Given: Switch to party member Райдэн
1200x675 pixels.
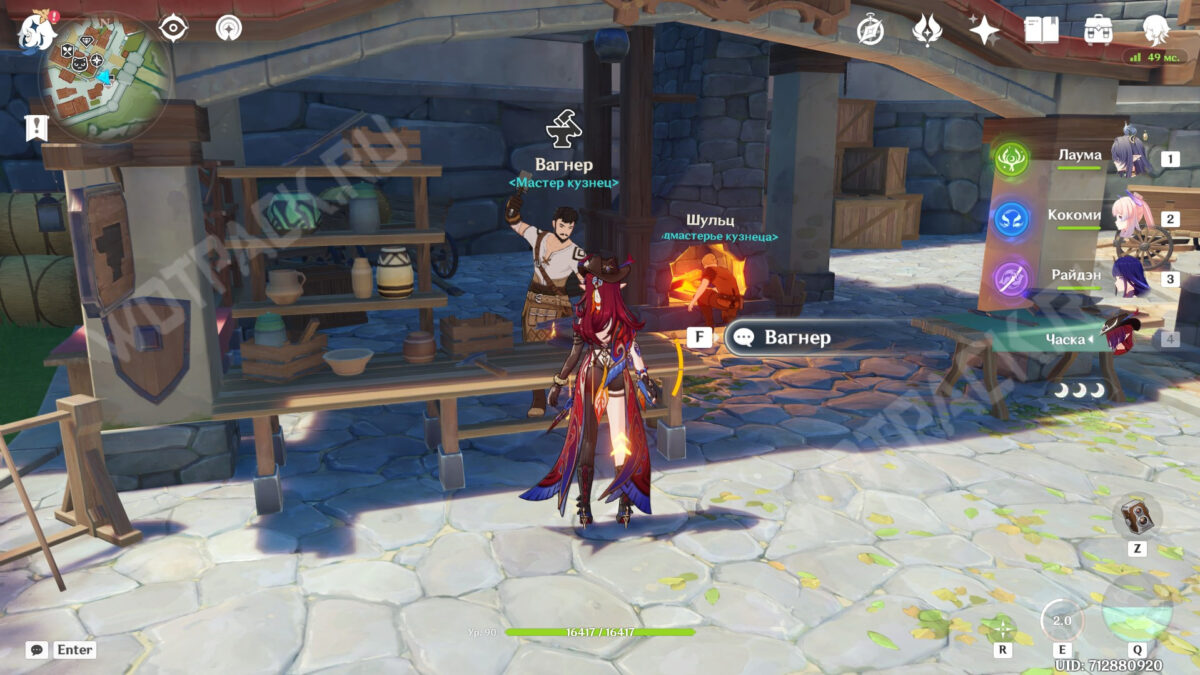Looking at the screenshot, I should pos(1076,276).
